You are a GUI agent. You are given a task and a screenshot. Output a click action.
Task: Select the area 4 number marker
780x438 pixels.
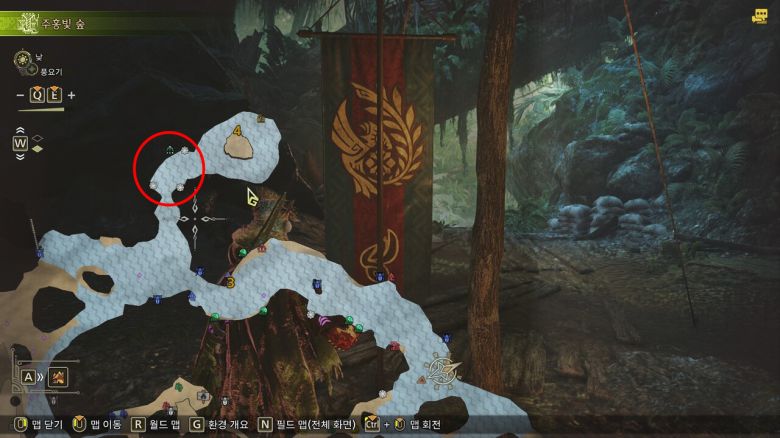click(238, 130)
